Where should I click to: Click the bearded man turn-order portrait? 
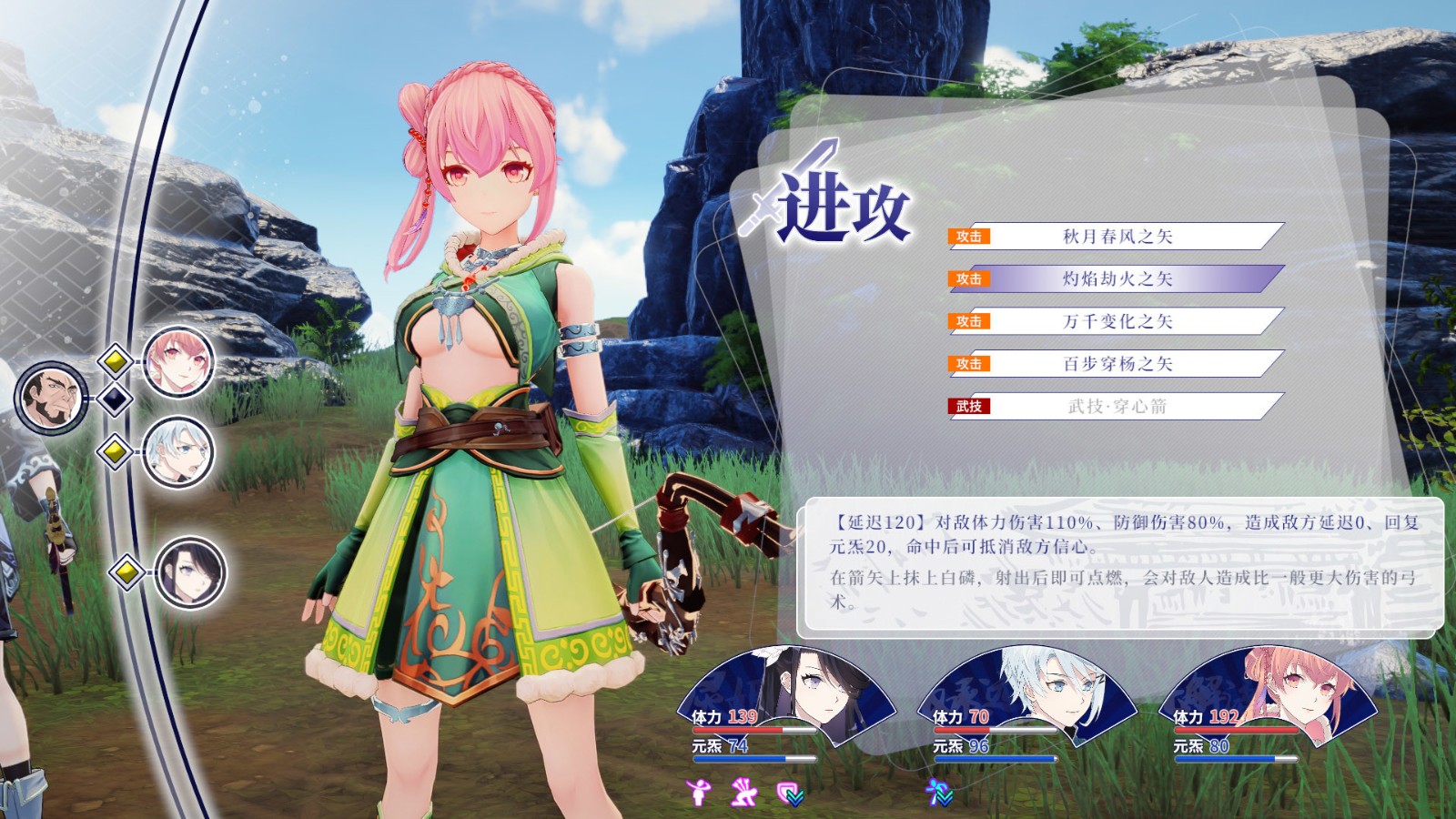tap(50, 398)
